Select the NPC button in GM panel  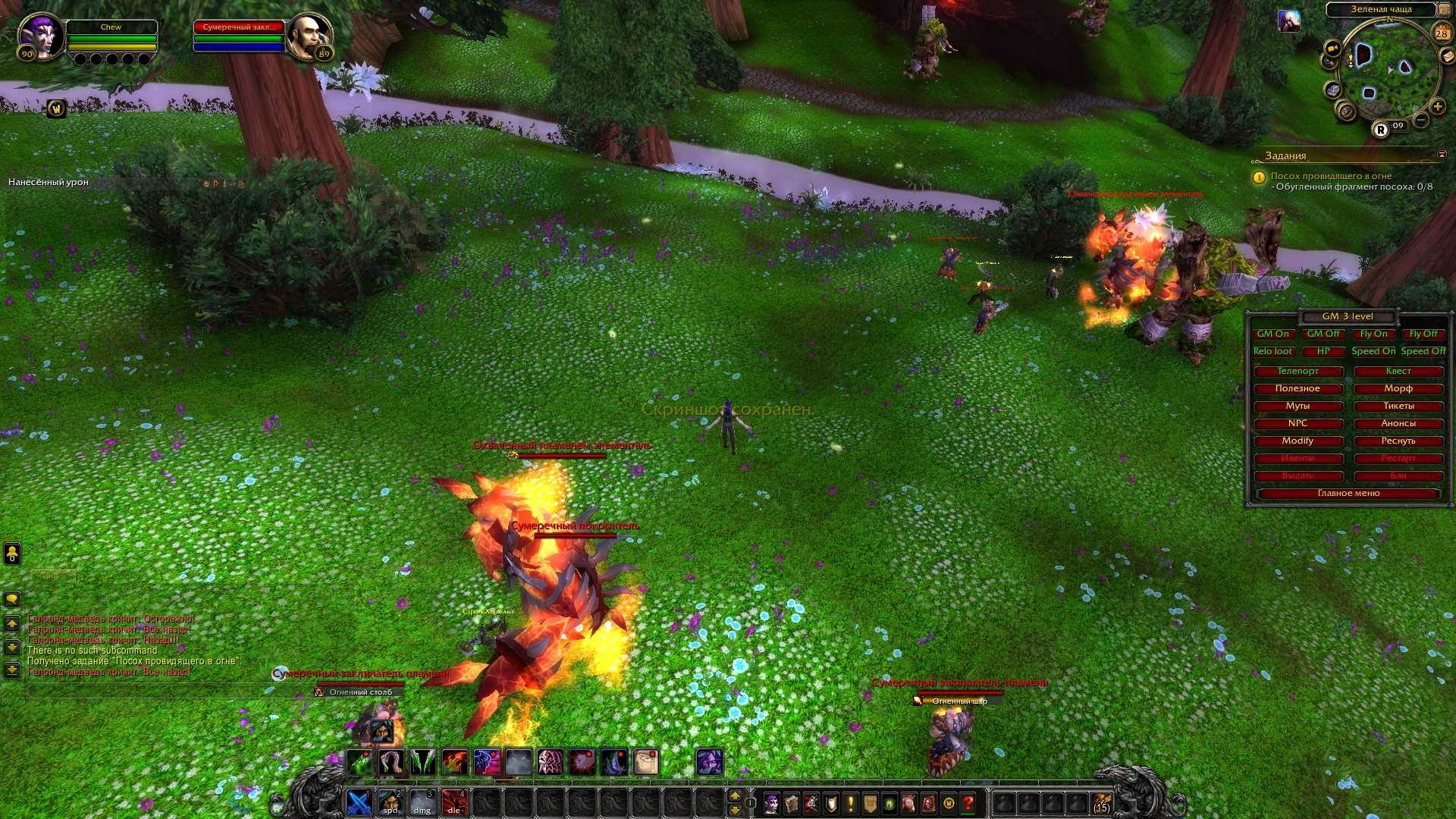tap(1298, 423)
